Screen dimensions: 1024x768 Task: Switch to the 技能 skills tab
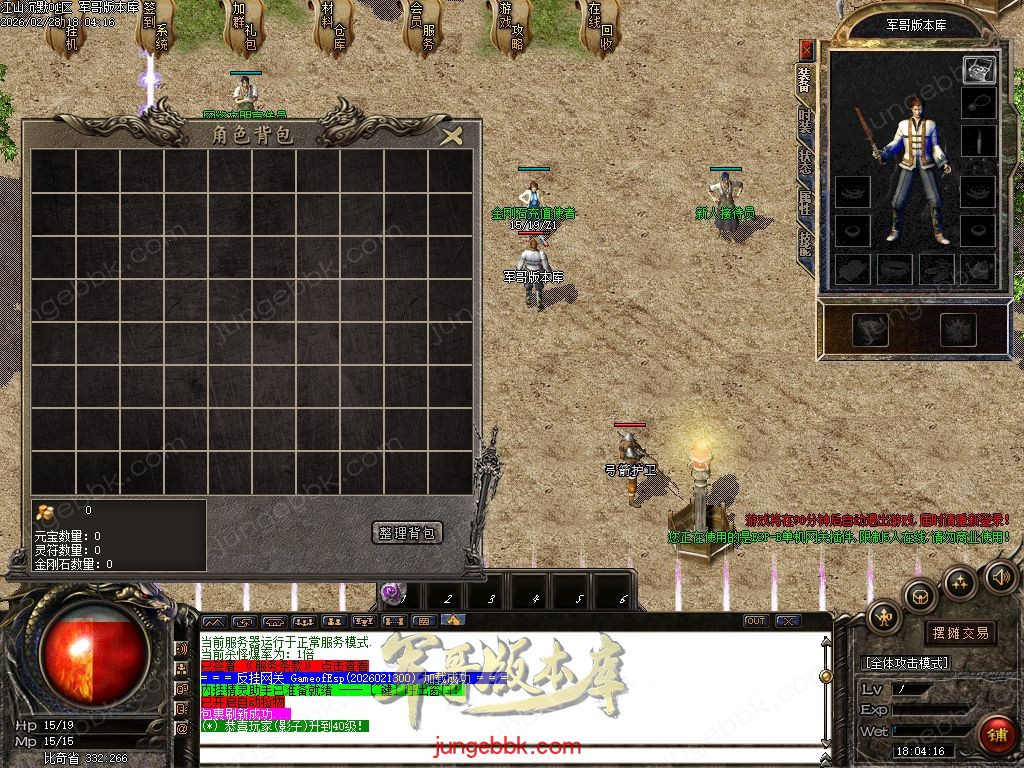point(805,244)
